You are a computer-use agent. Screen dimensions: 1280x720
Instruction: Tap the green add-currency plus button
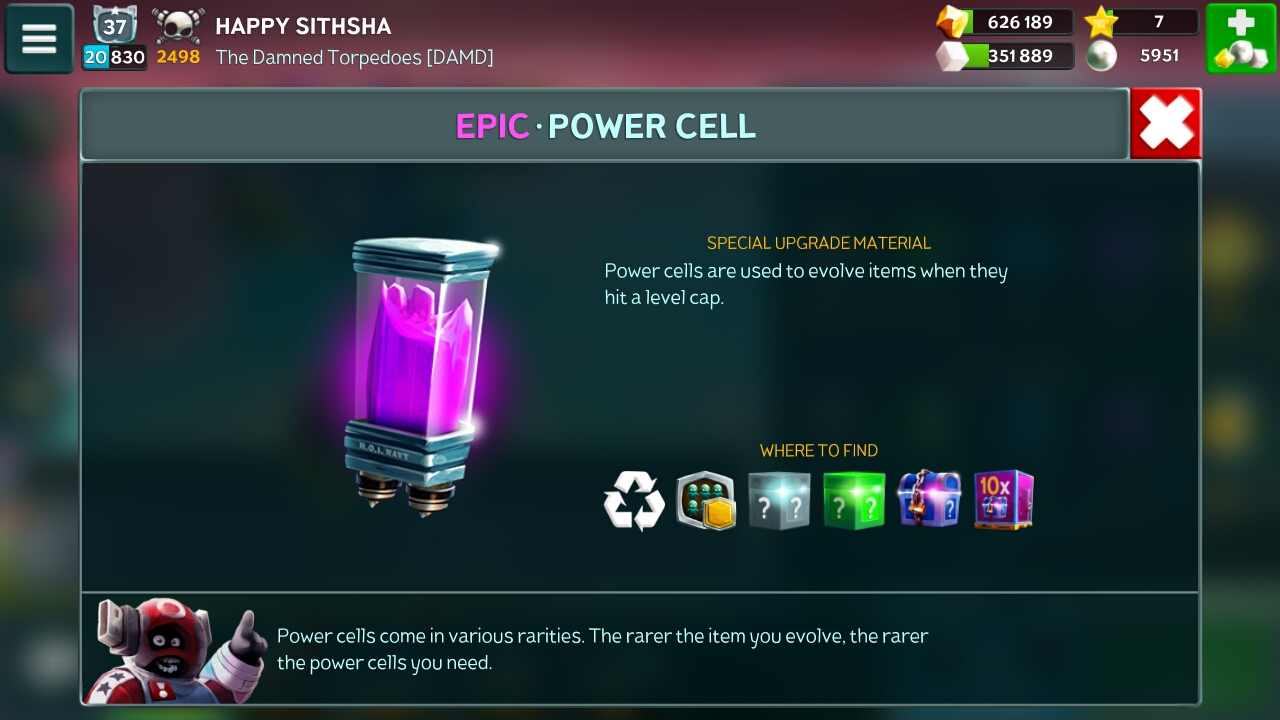coord(1240,39)
